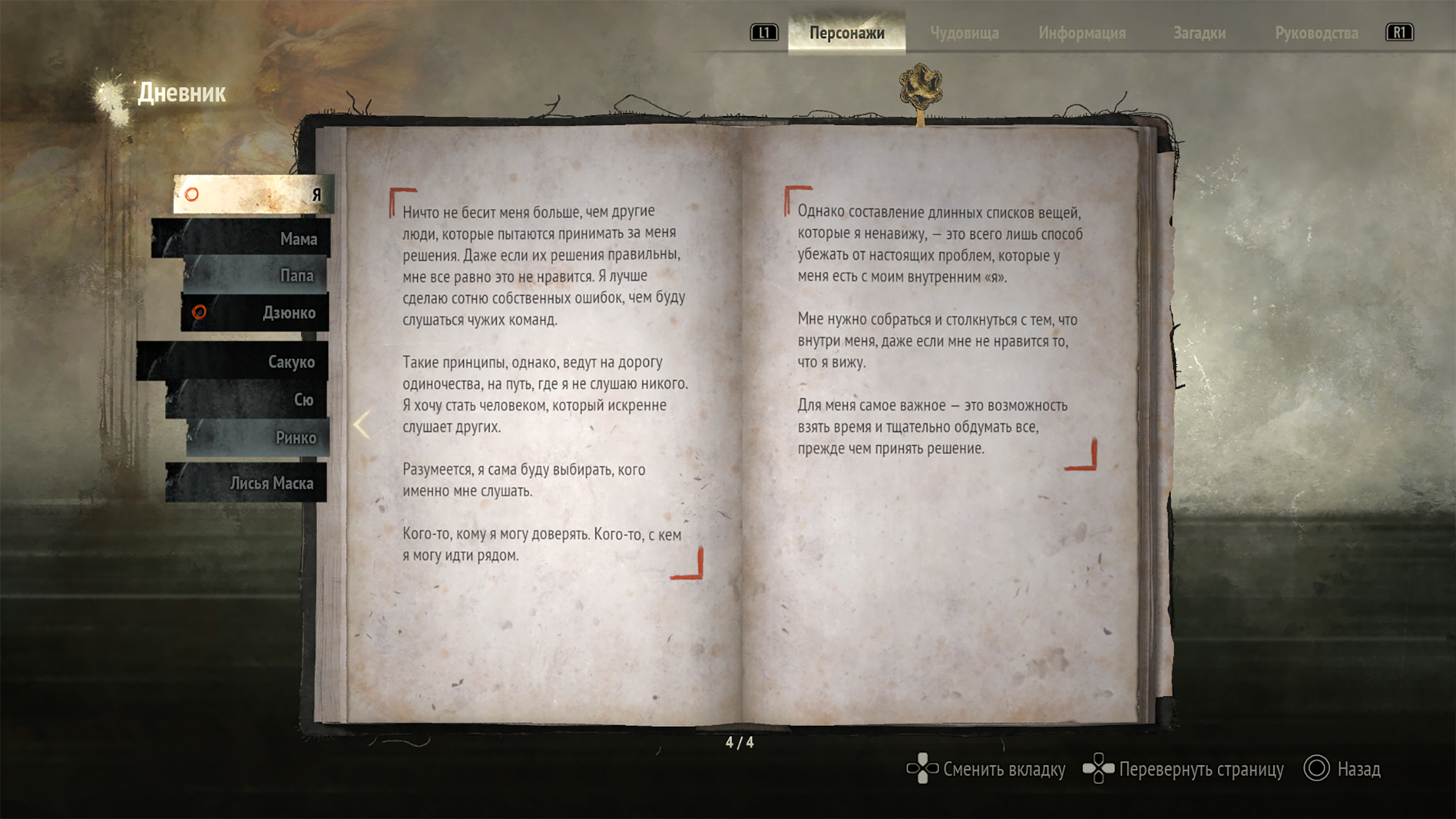Open the Сю character entry
This screenshot has width=1456, height=819.
pyautogui.click(x=246, y=399)
